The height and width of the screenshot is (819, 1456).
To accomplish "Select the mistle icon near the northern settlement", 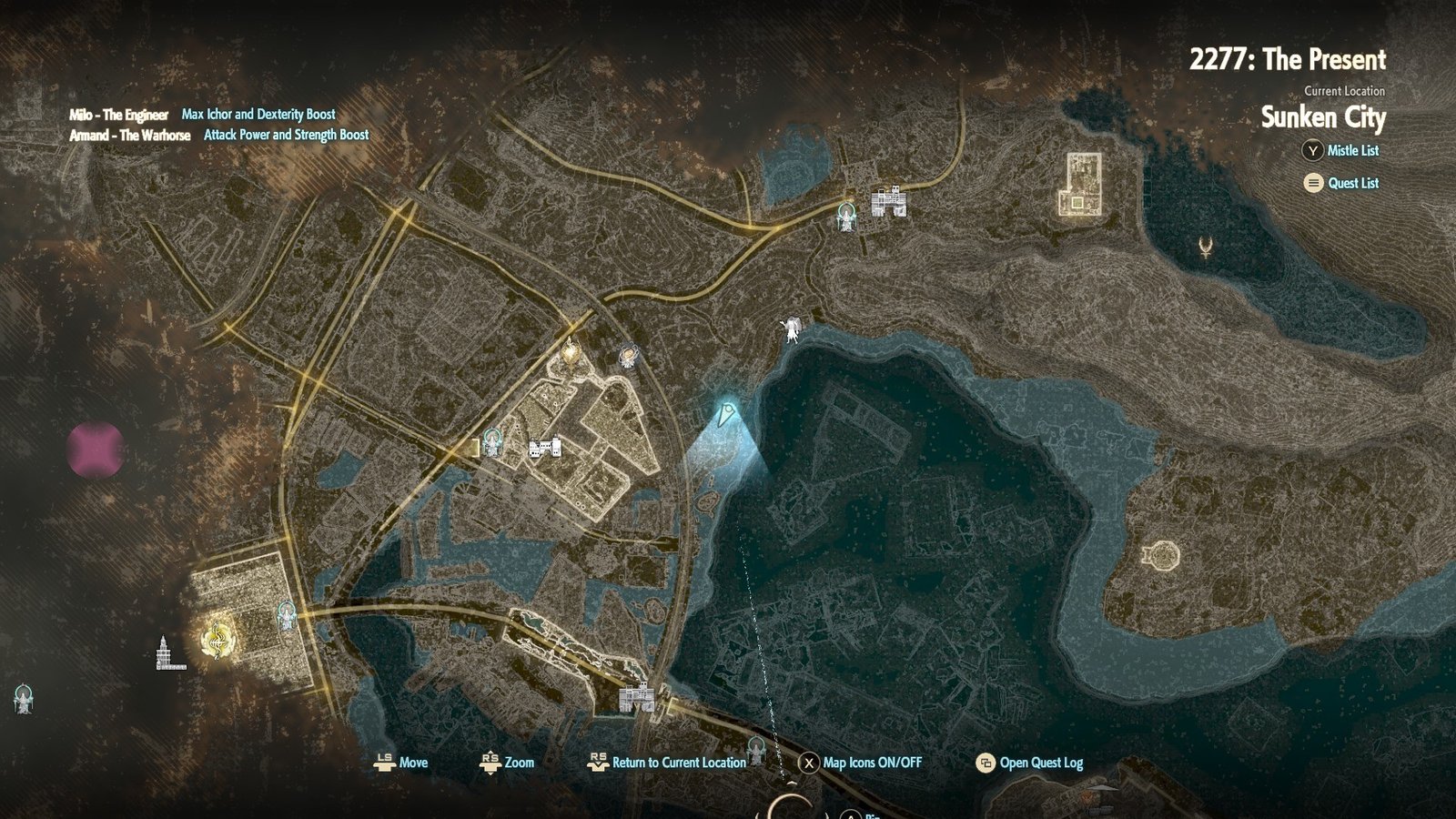I will [x=846, y=217].
